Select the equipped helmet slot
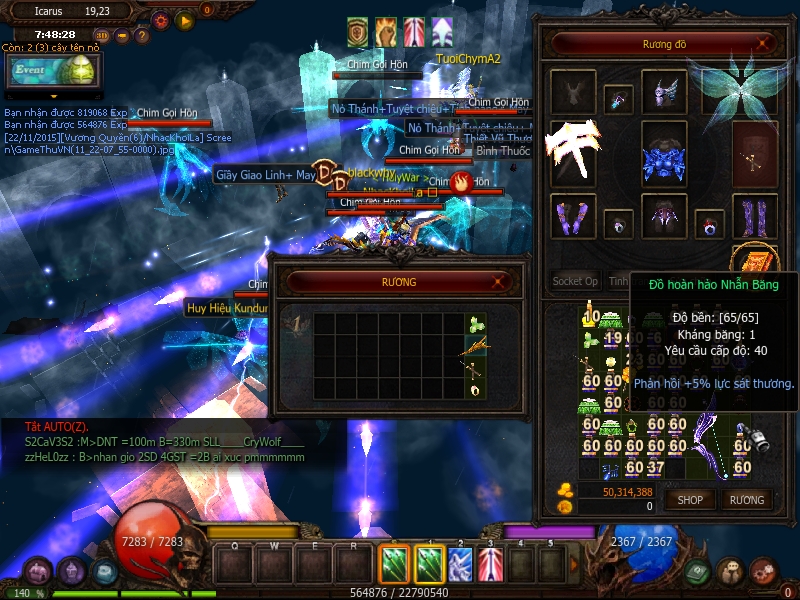The image size is (800, 600). pyautogui.click(x=664, y=93)
